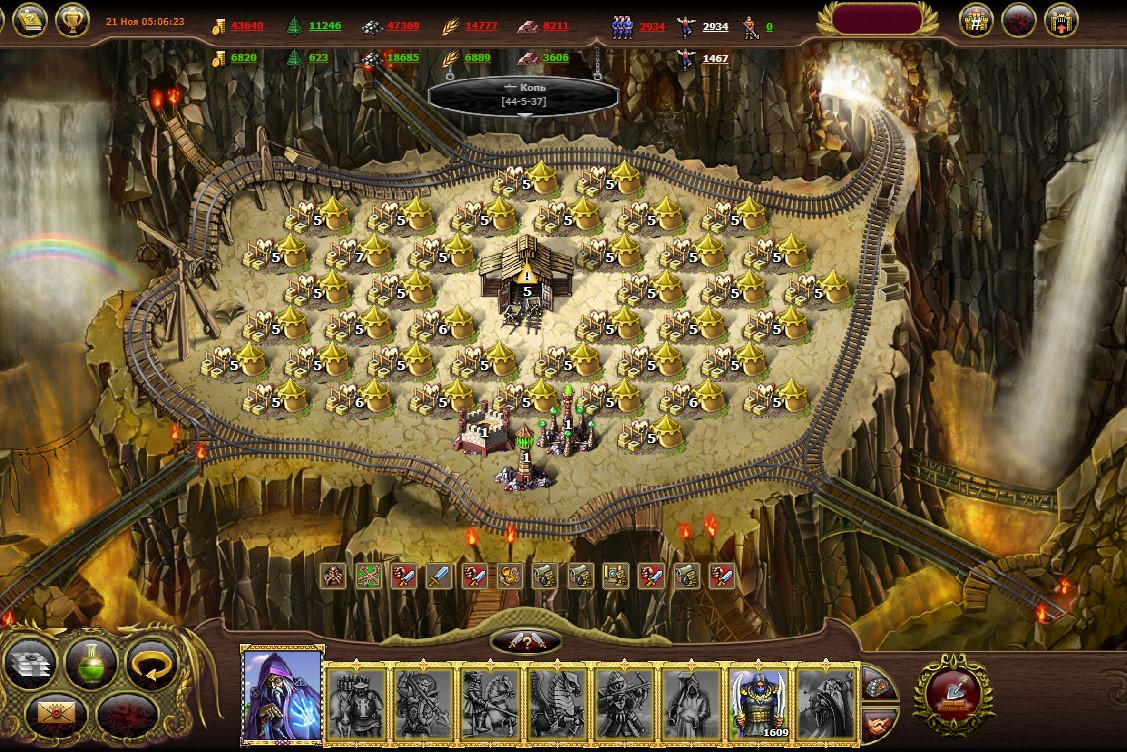Viewport: 1127px width, 752px height.
Task: Open the silver bars resources button
Action: coord(34,662)
